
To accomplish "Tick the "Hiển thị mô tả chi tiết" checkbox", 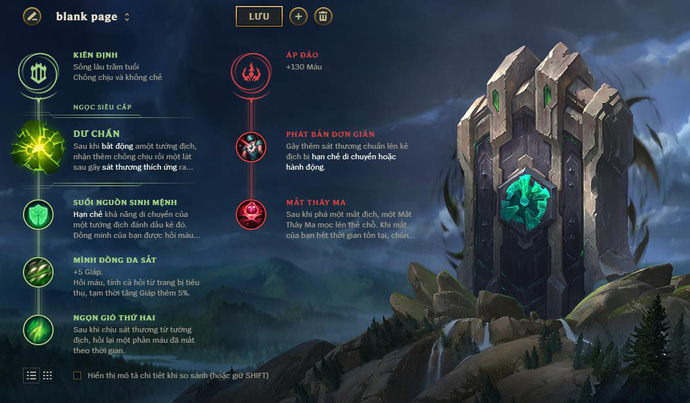I will (78, 376).
